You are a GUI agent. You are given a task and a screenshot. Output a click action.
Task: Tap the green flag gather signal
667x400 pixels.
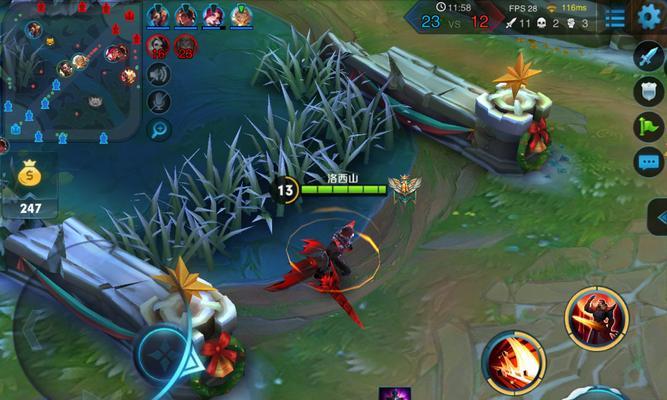649,126
